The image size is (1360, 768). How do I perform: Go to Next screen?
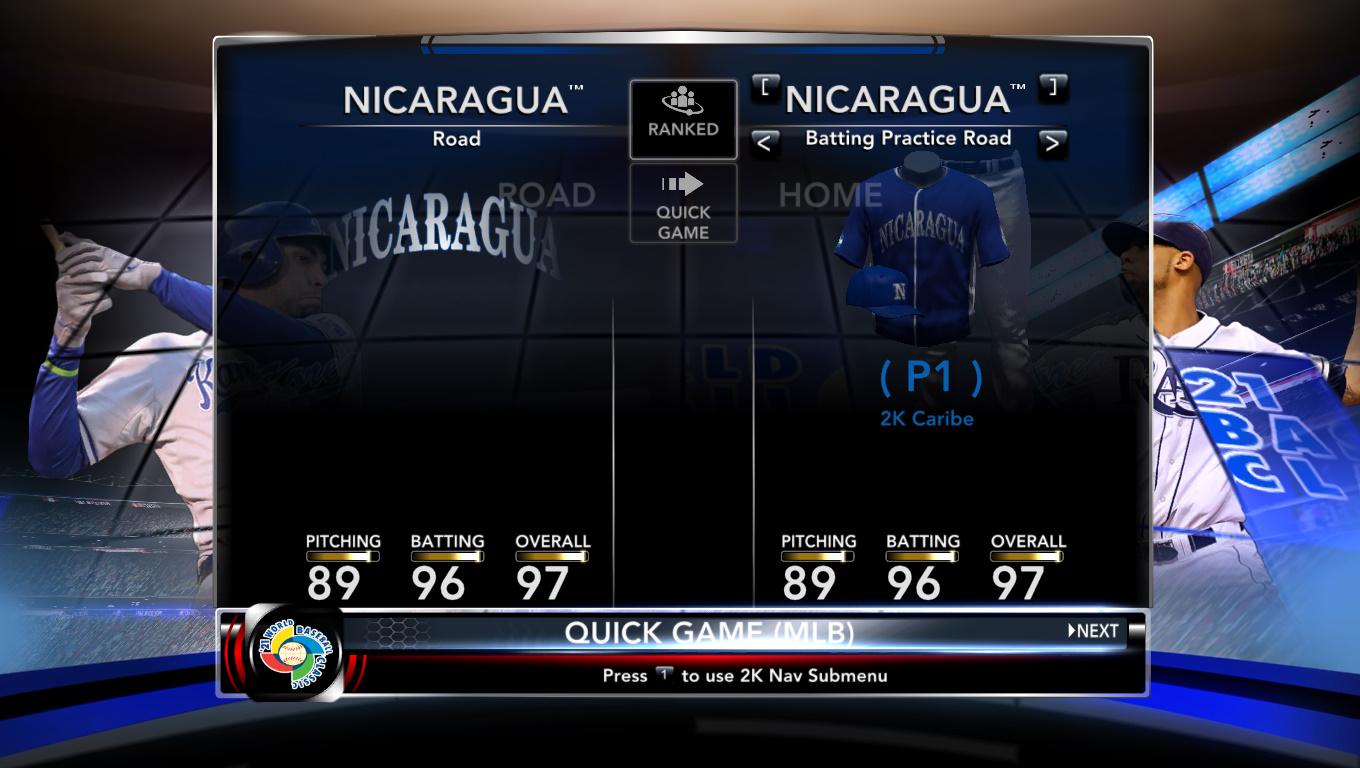click(x=1094, y=631)
